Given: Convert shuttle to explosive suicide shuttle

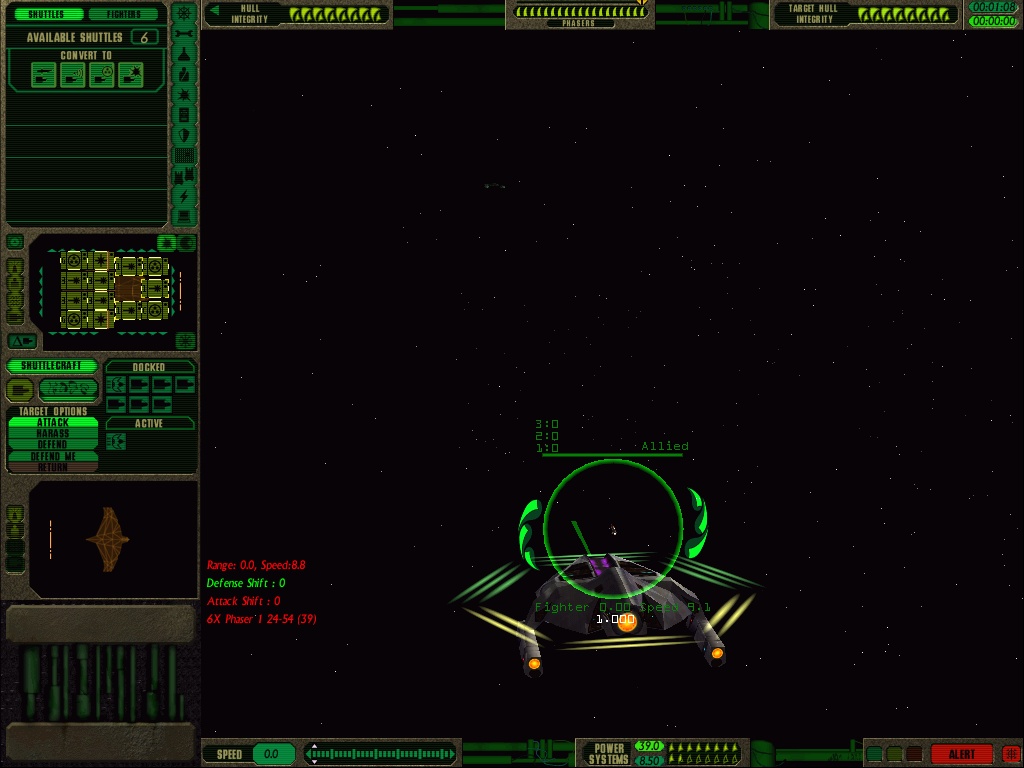Looking at the screenshot, I should tap(130, 75).
